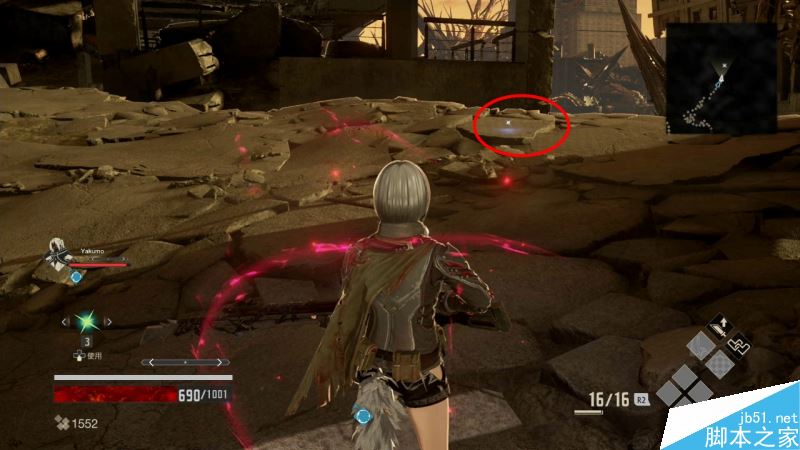Activate the zigzag-shaped gift icon
800x450 pixels.
[x=737, y=346]
